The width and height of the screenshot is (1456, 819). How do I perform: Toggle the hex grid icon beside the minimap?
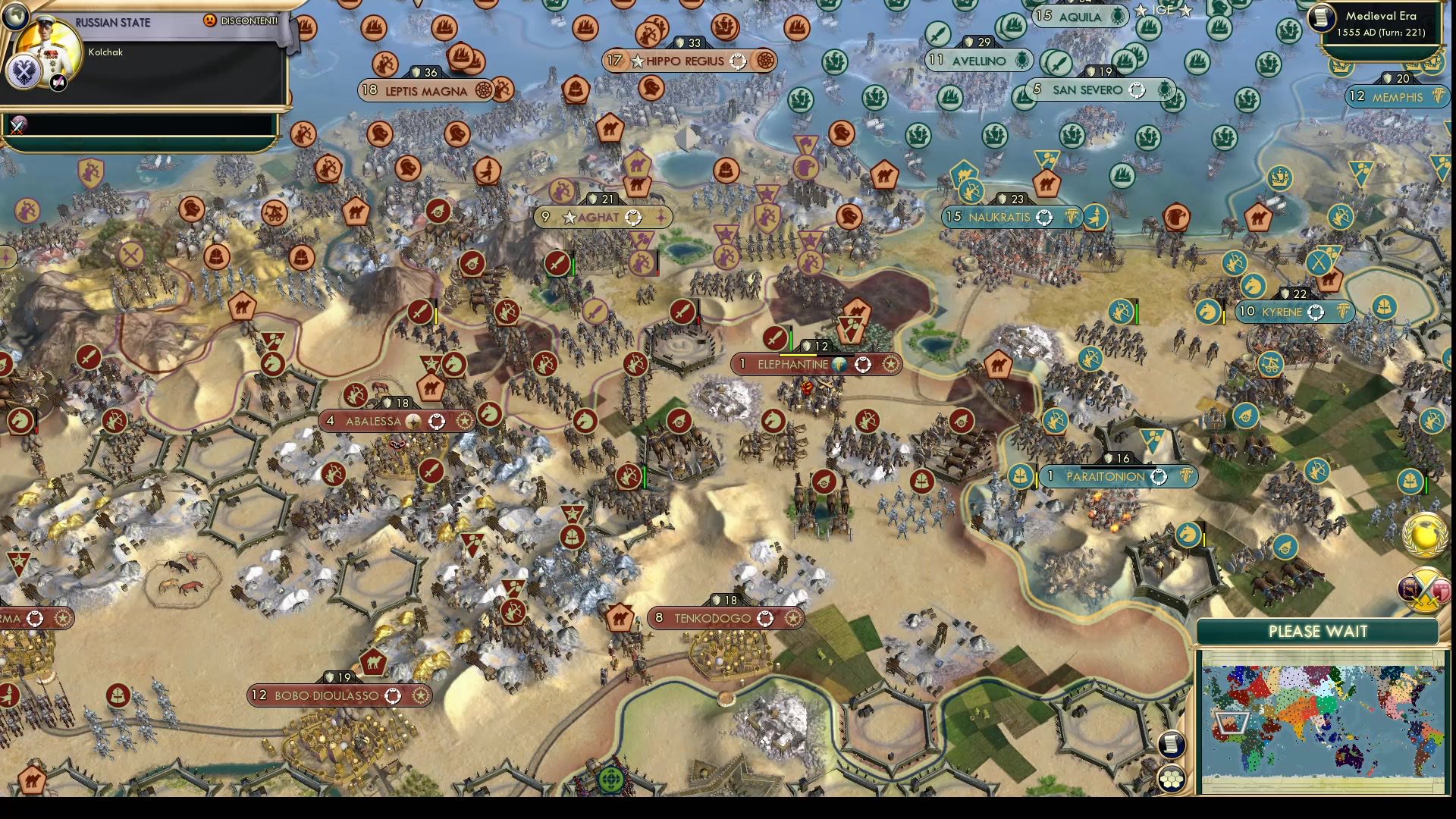point(1172,779)
